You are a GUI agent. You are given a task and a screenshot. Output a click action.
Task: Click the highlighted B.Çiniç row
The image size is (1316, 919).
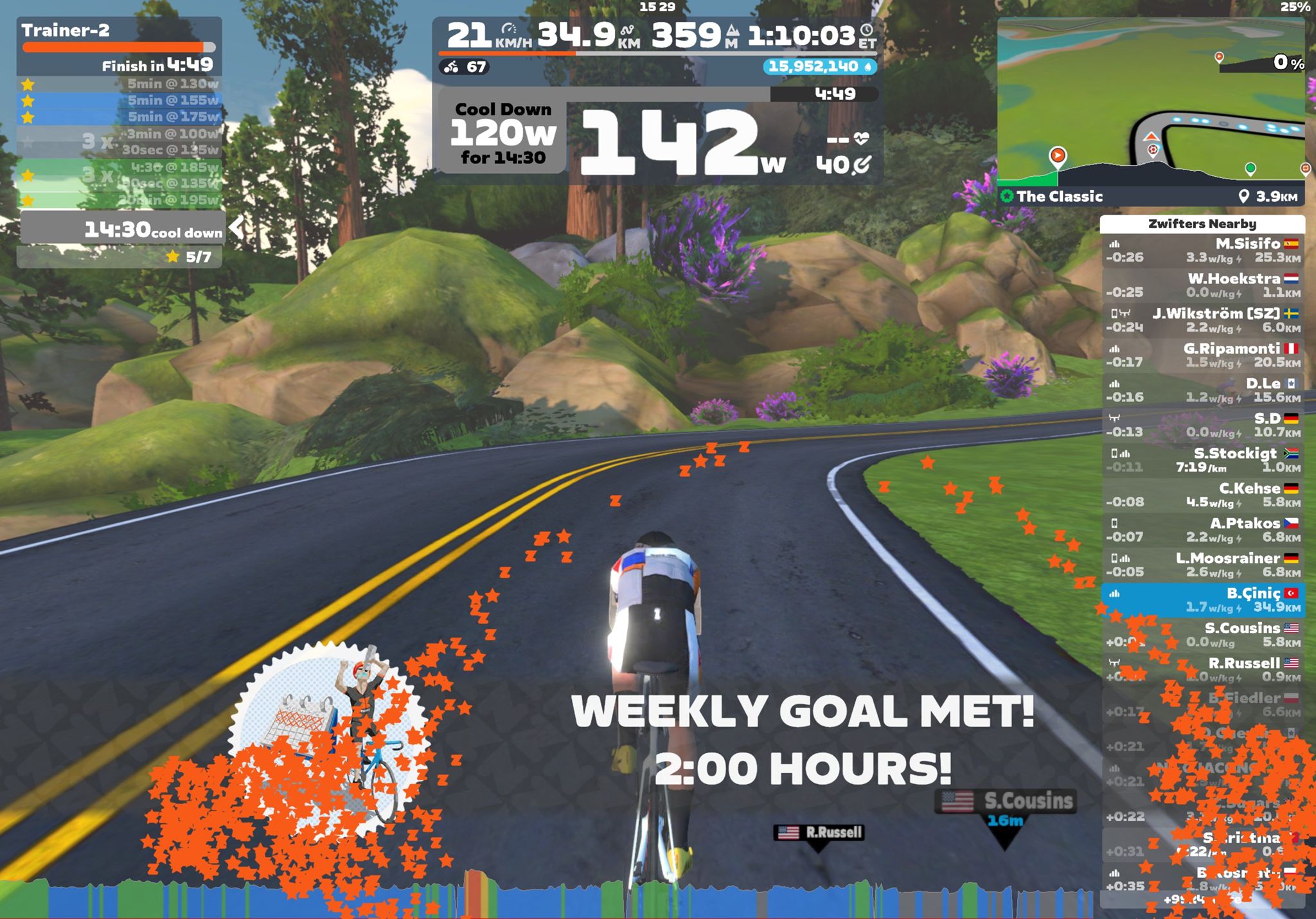[1203, 600]
